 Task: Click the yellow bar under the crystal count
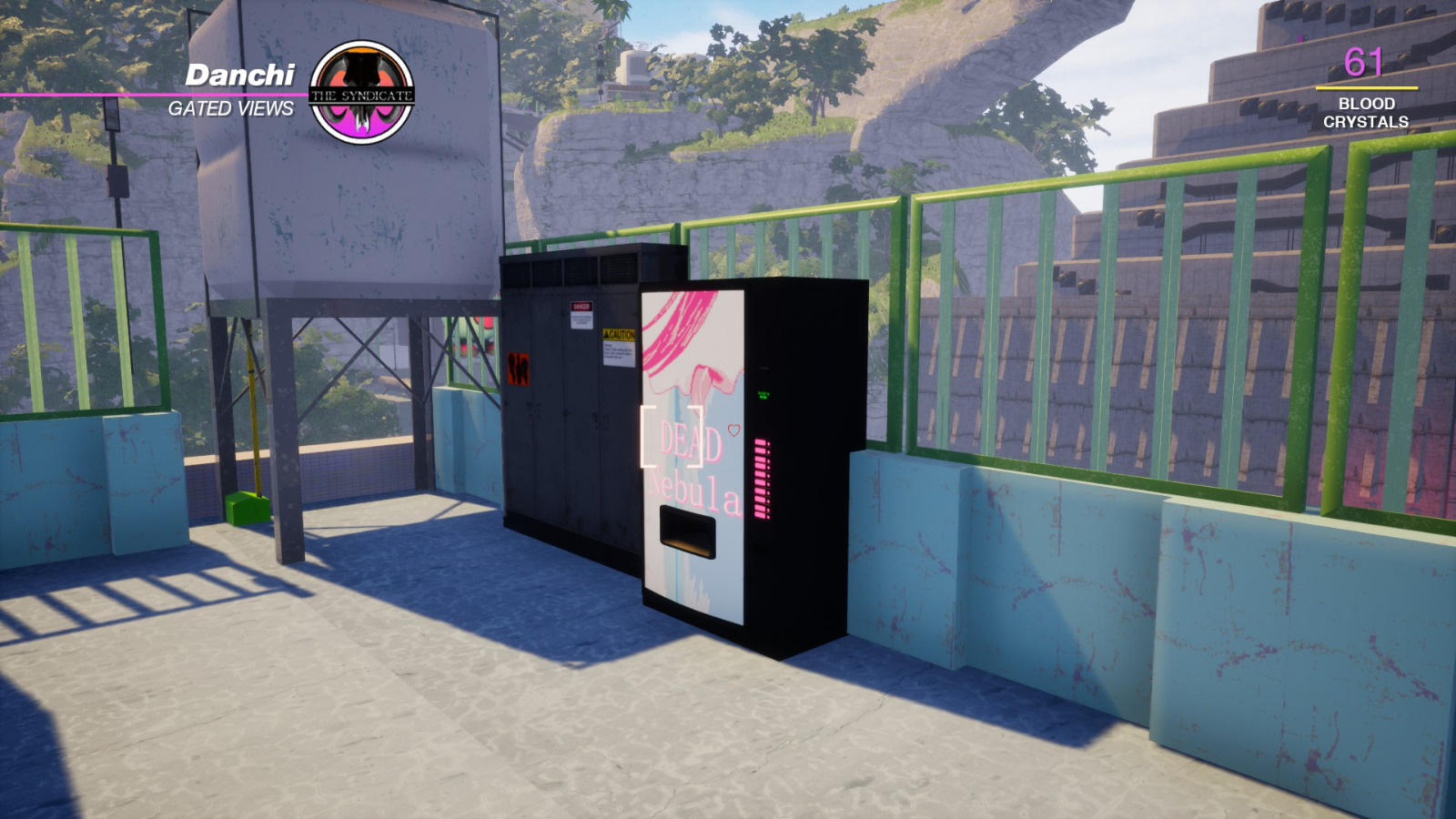1368,88
